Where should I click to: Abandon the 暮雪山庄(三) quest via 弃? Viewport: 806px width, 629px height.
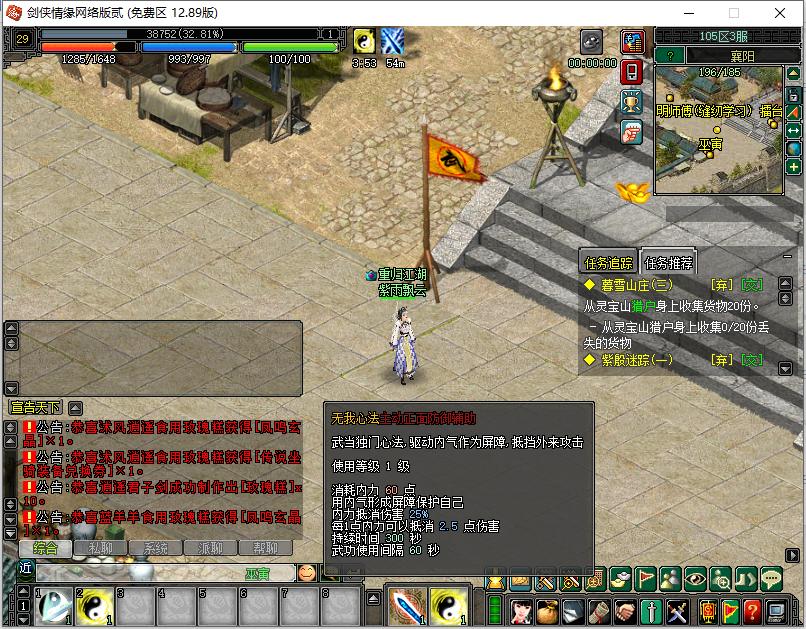(x=718, y=285)
